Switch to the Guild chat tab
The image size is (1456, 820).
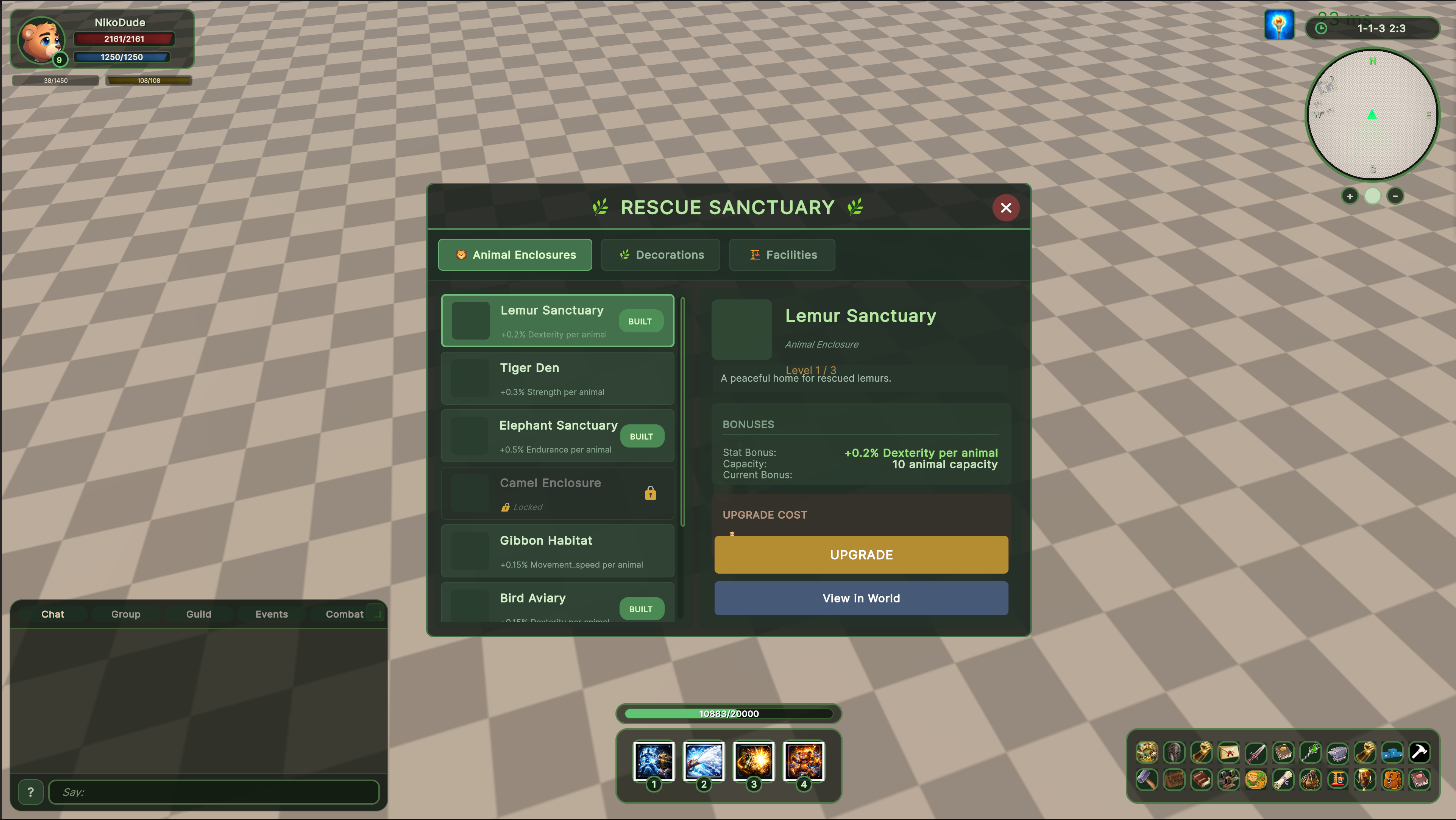198,614
